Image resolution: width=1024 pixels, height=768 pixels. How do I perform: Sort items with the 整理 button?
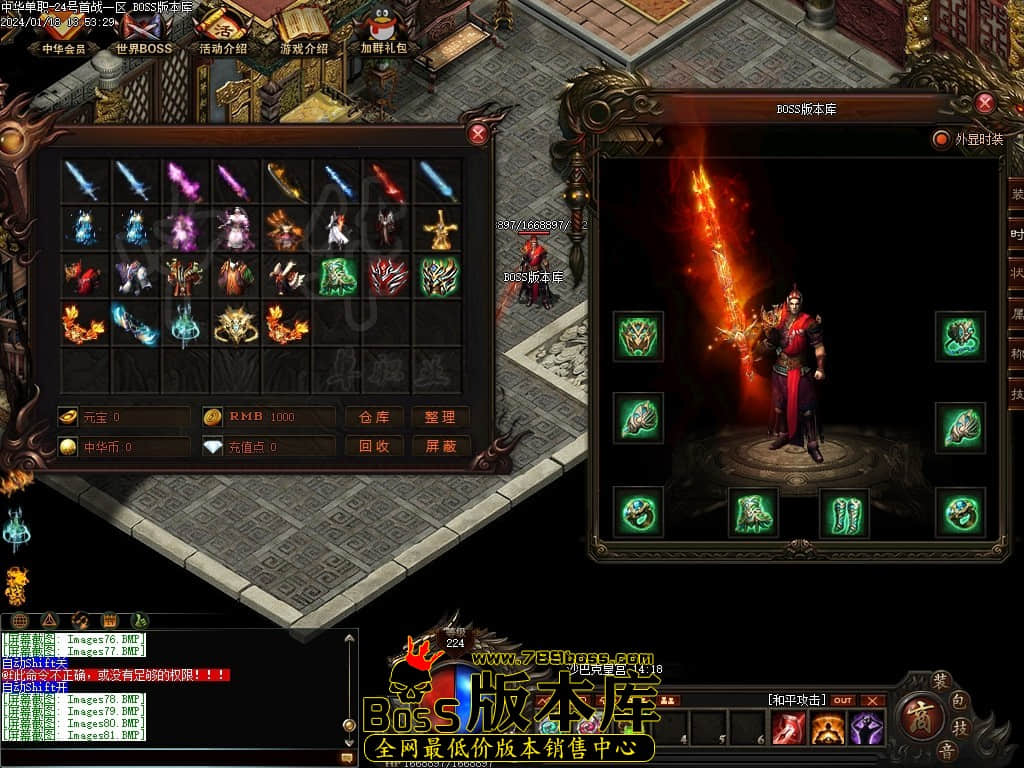pos(440,417)
